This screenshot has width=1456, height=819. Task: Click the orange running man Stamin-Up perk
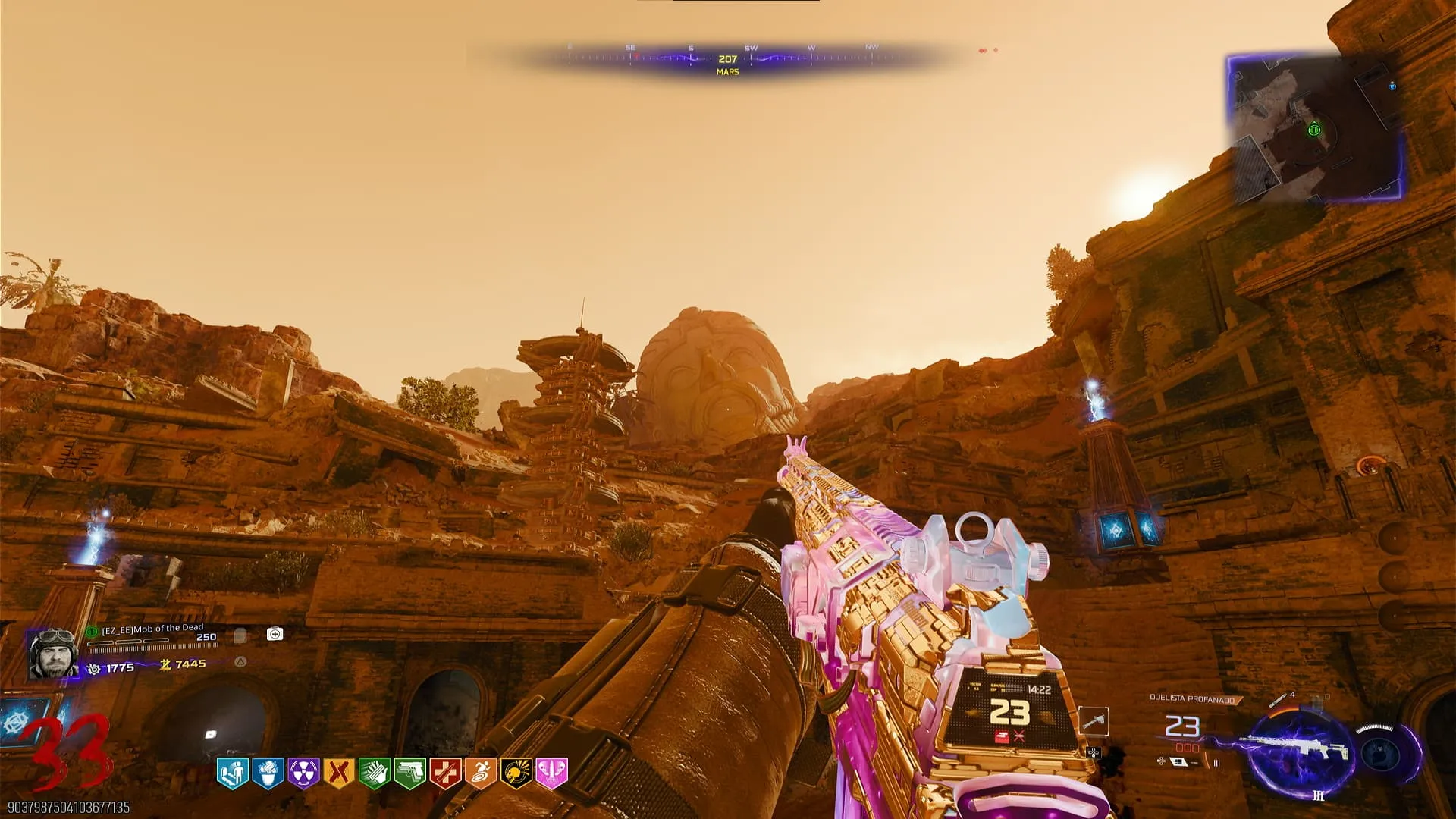(481, 773)
